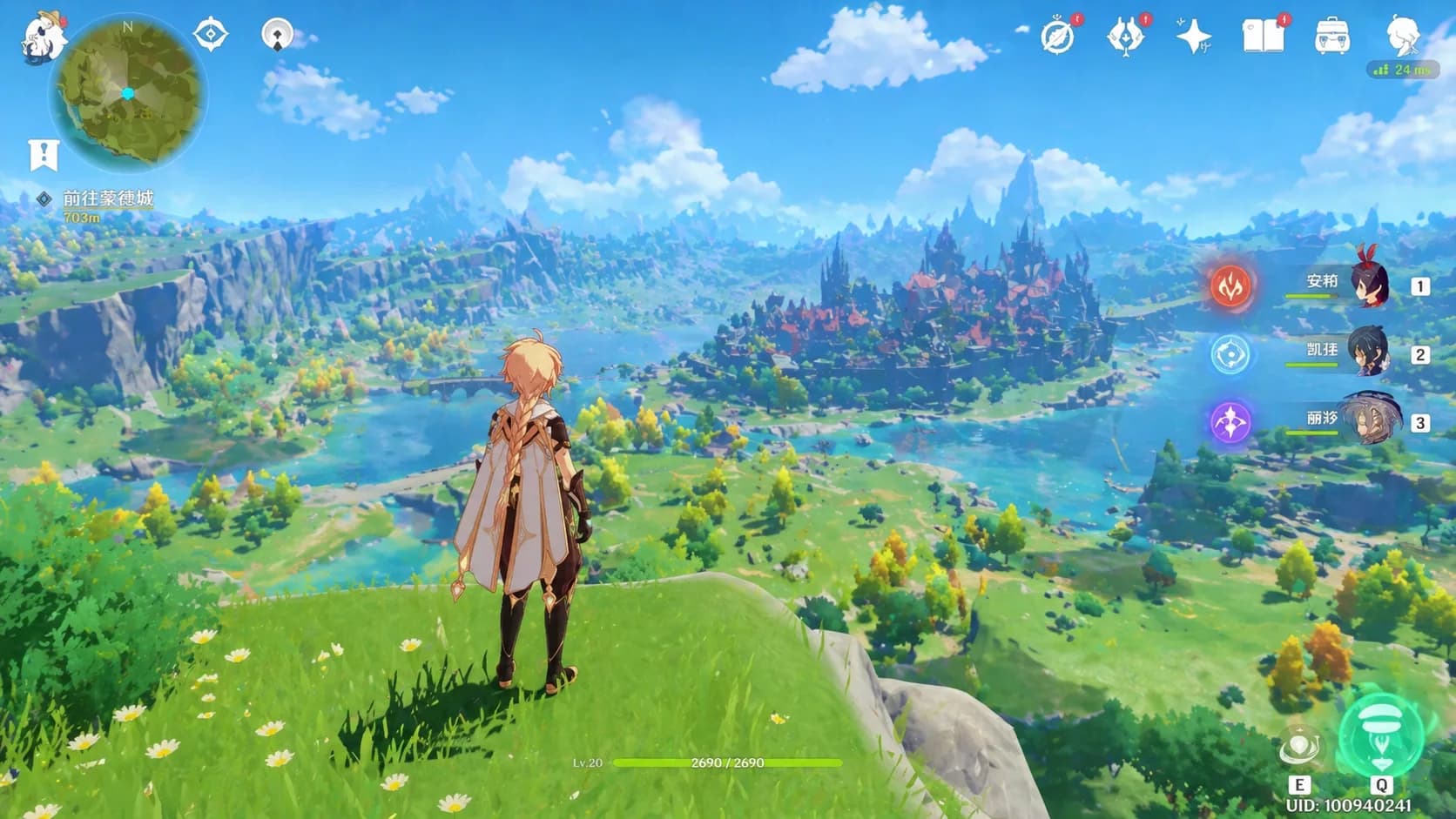Viewport: 1456px width, 819px height.
Task: Select the 前往蒙德城 quest tracker
Action: click(x=108, y=198)
